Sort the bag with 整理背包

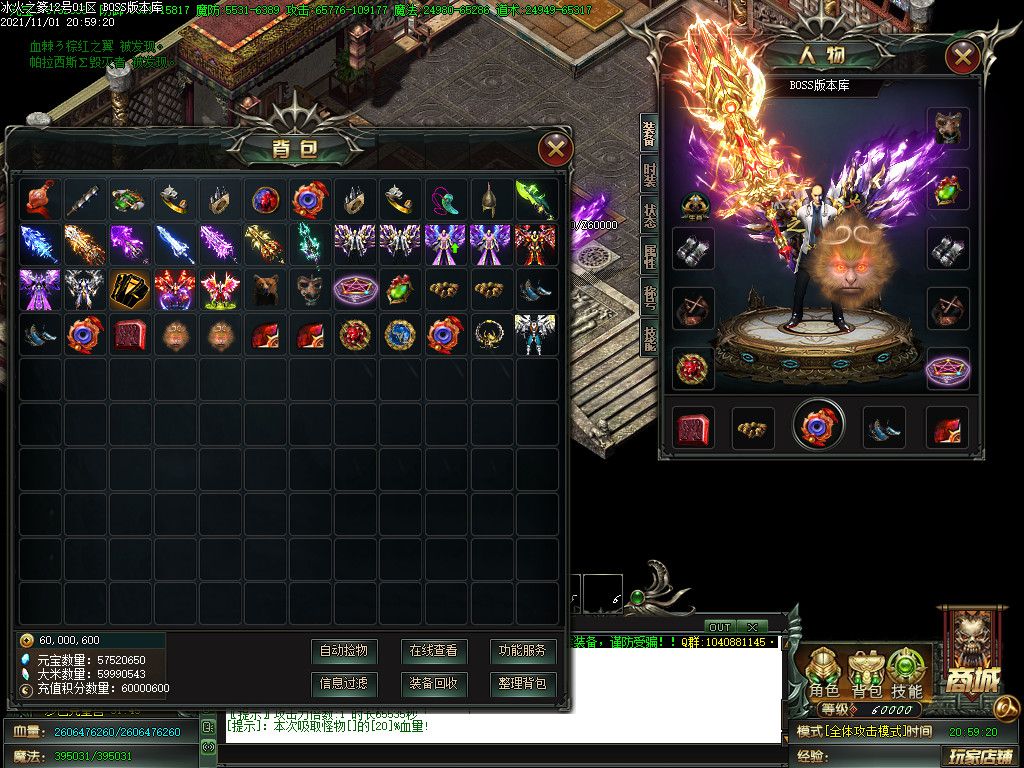coord(523,684)
